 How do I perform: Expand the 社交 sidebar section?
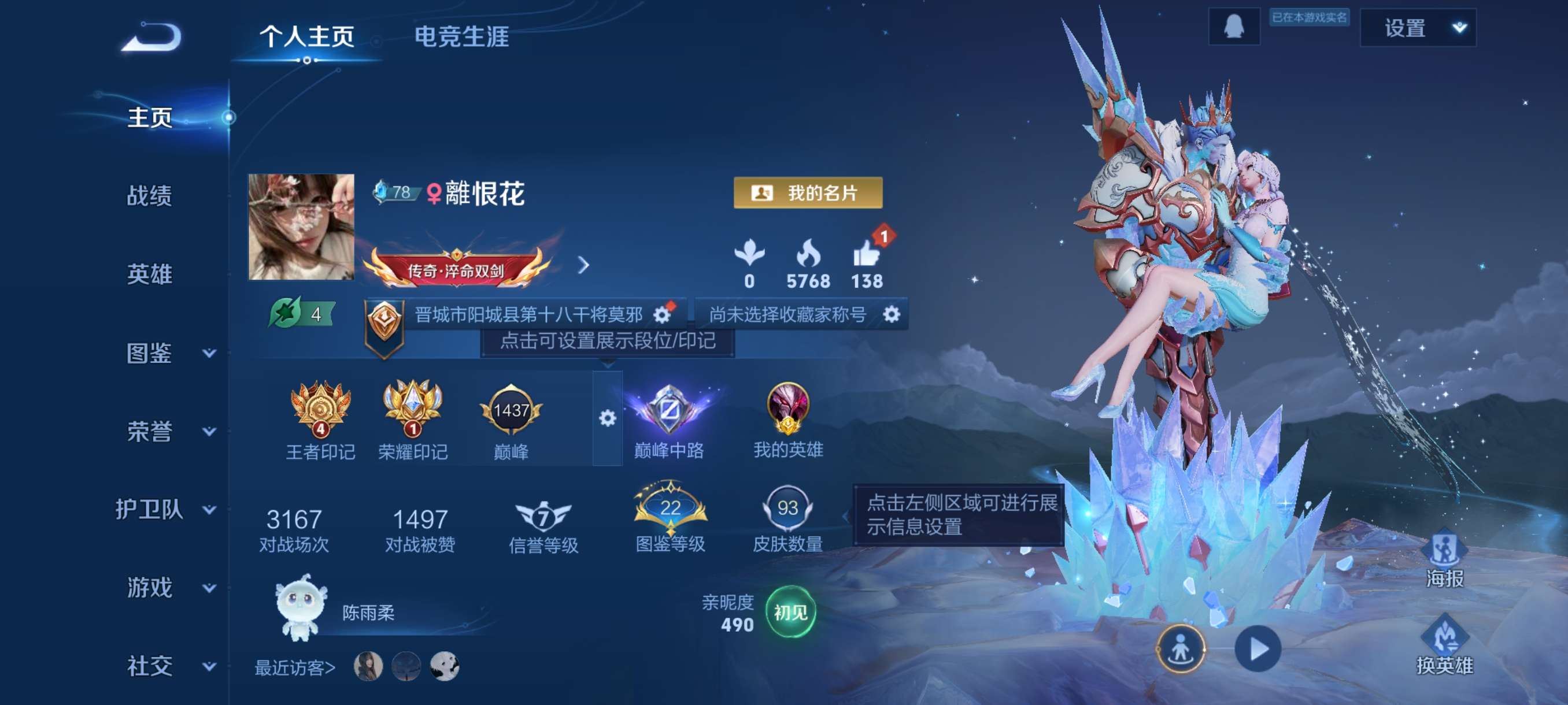coord(209,666)
